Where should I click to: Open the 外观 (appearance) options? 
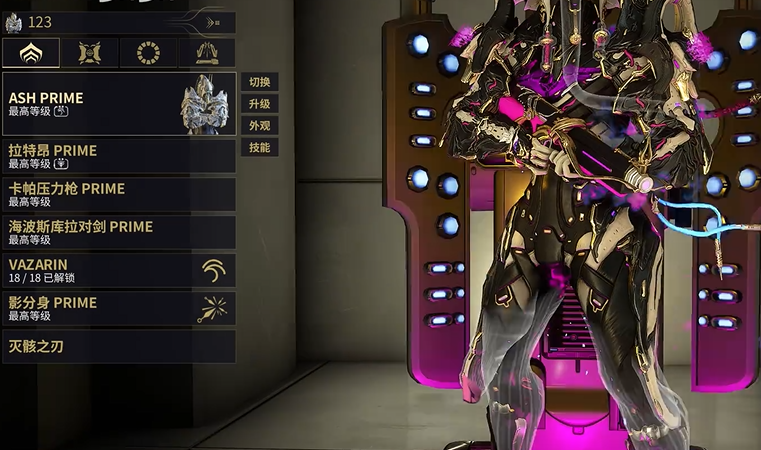click(259, 126)
